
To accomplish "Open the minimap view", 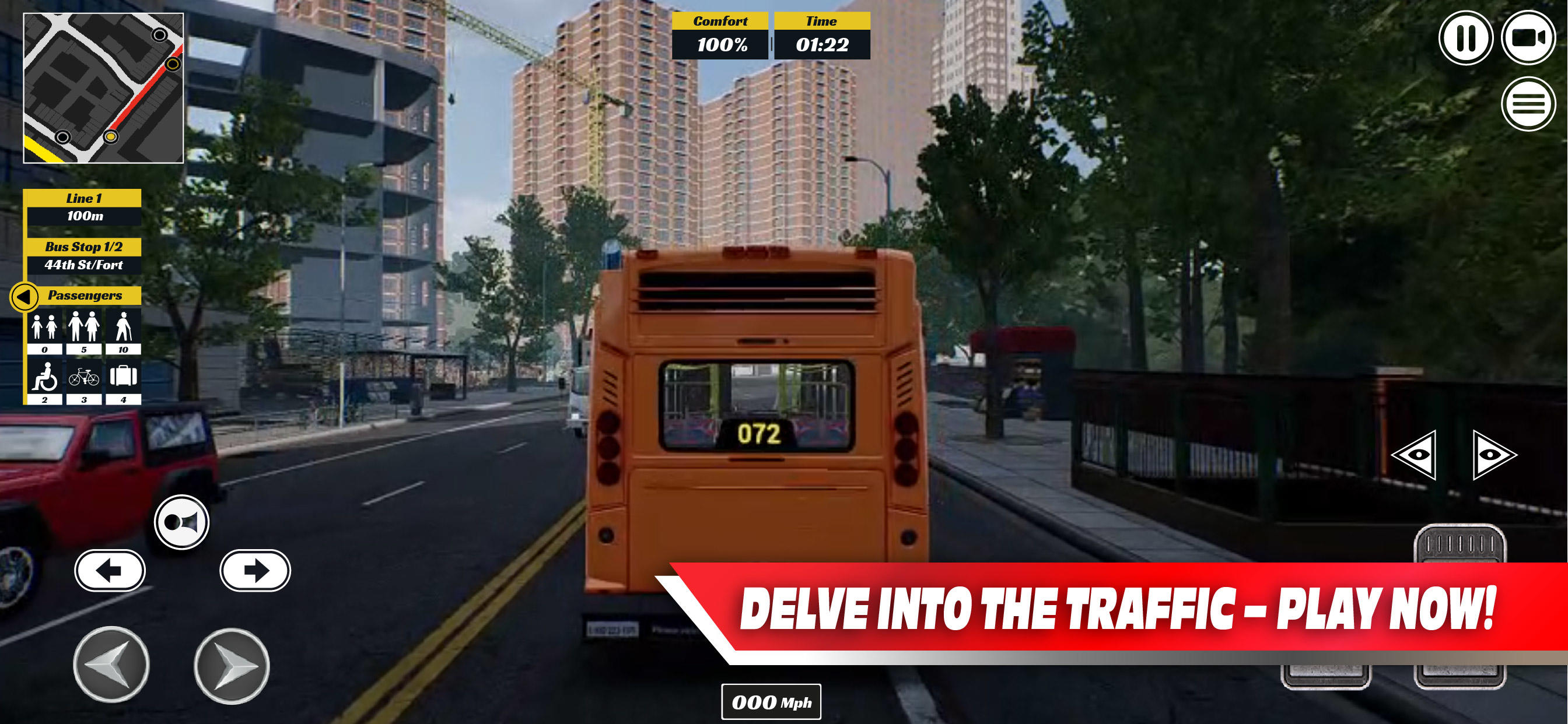I will tap(102, 89).
